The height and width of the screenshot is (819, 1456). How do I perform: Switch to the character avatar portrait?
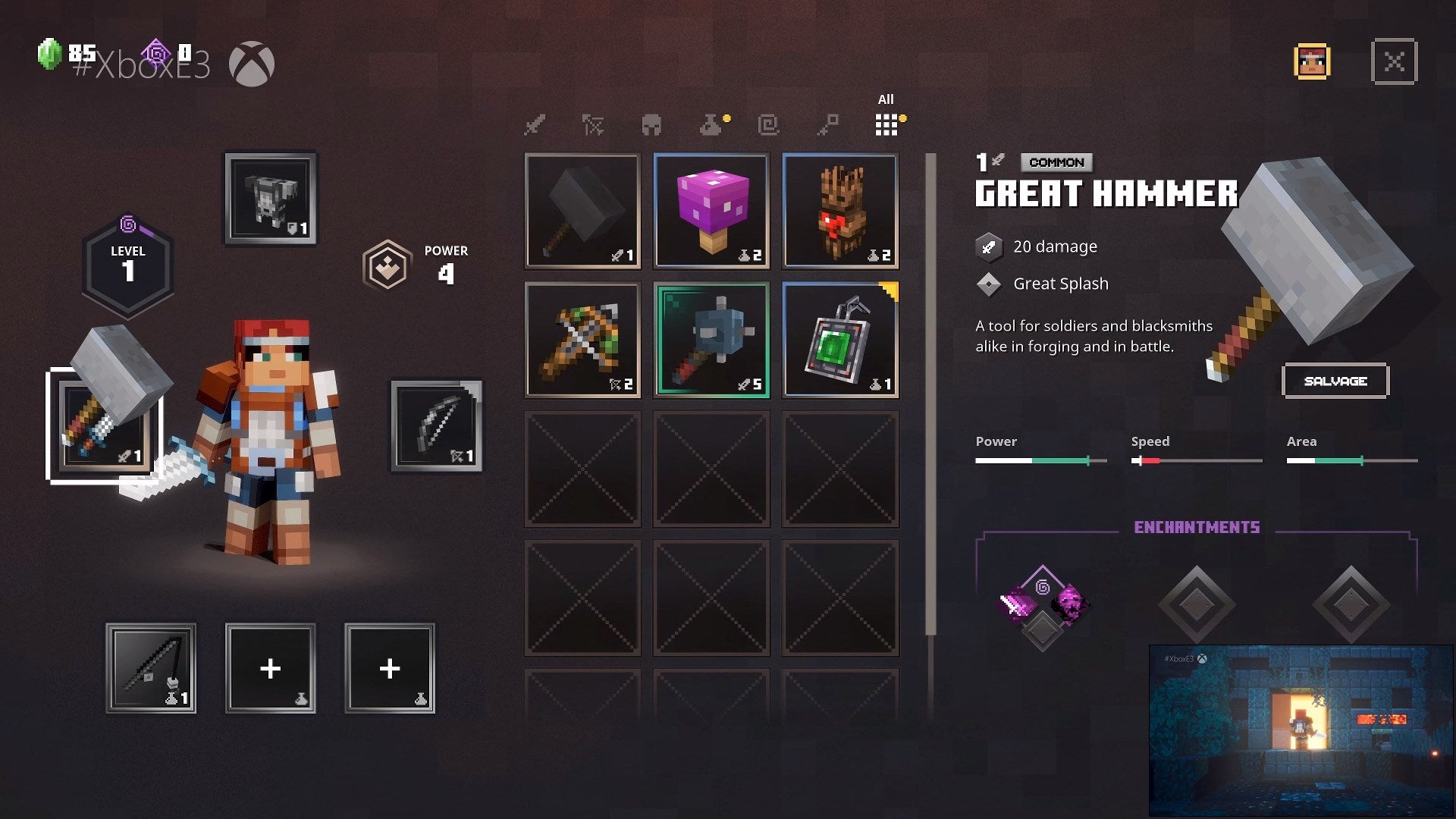point(1310,62)
